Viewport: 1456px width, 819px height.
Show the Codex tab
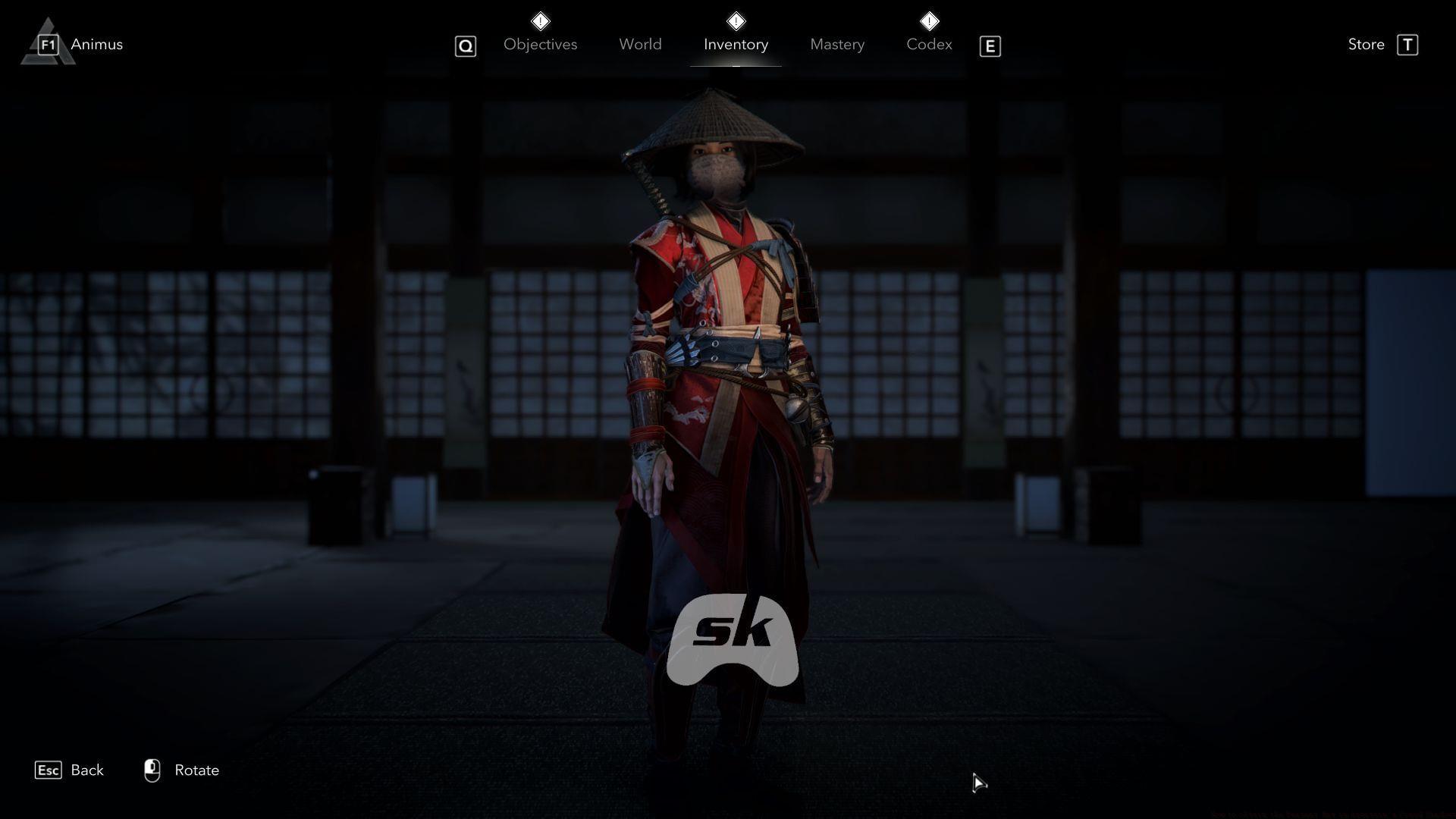pos(929,45)
